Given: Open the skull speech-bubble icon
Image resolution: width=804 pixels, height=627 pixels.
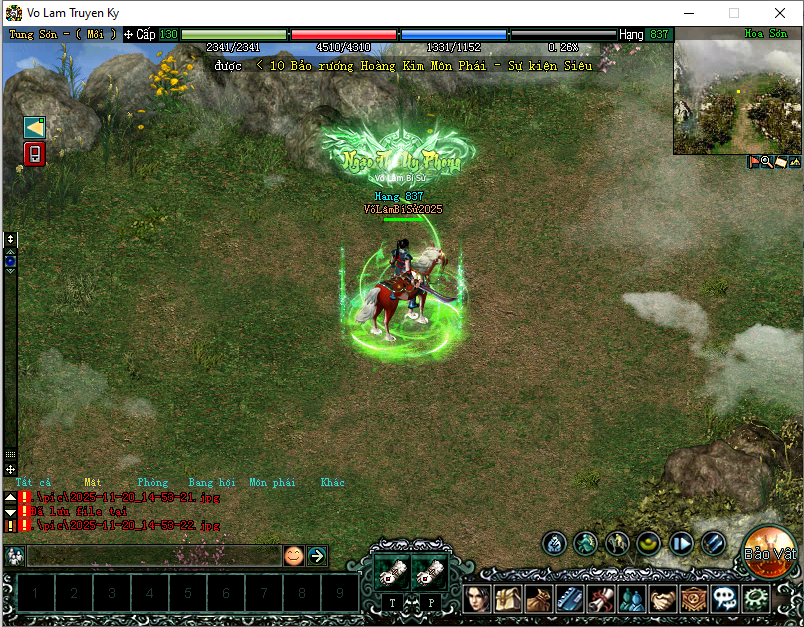Looking at the screenshot, I should tap(725, 599).
